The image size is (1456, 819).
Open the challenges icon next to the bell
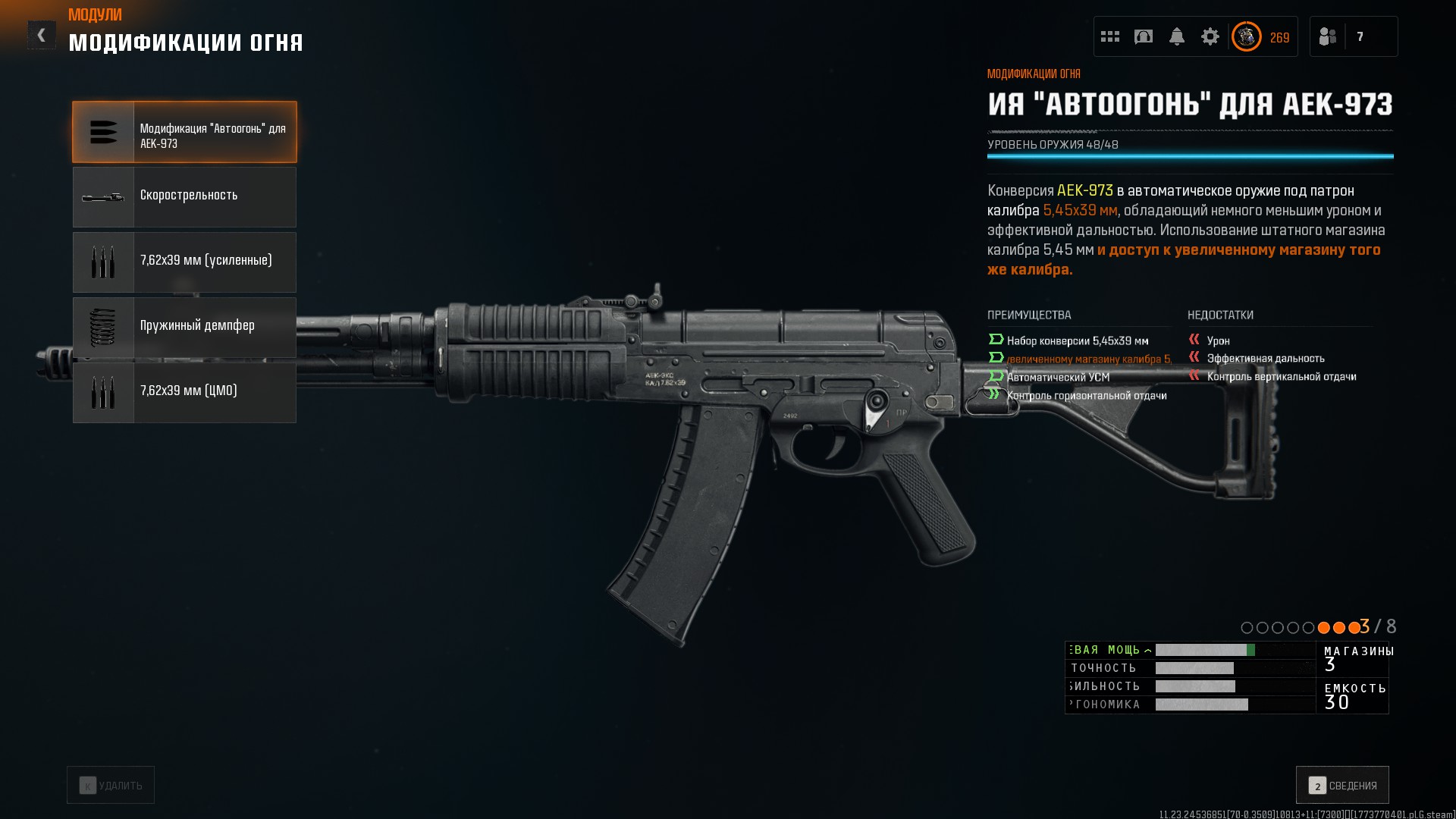[x=1144, y=36]
